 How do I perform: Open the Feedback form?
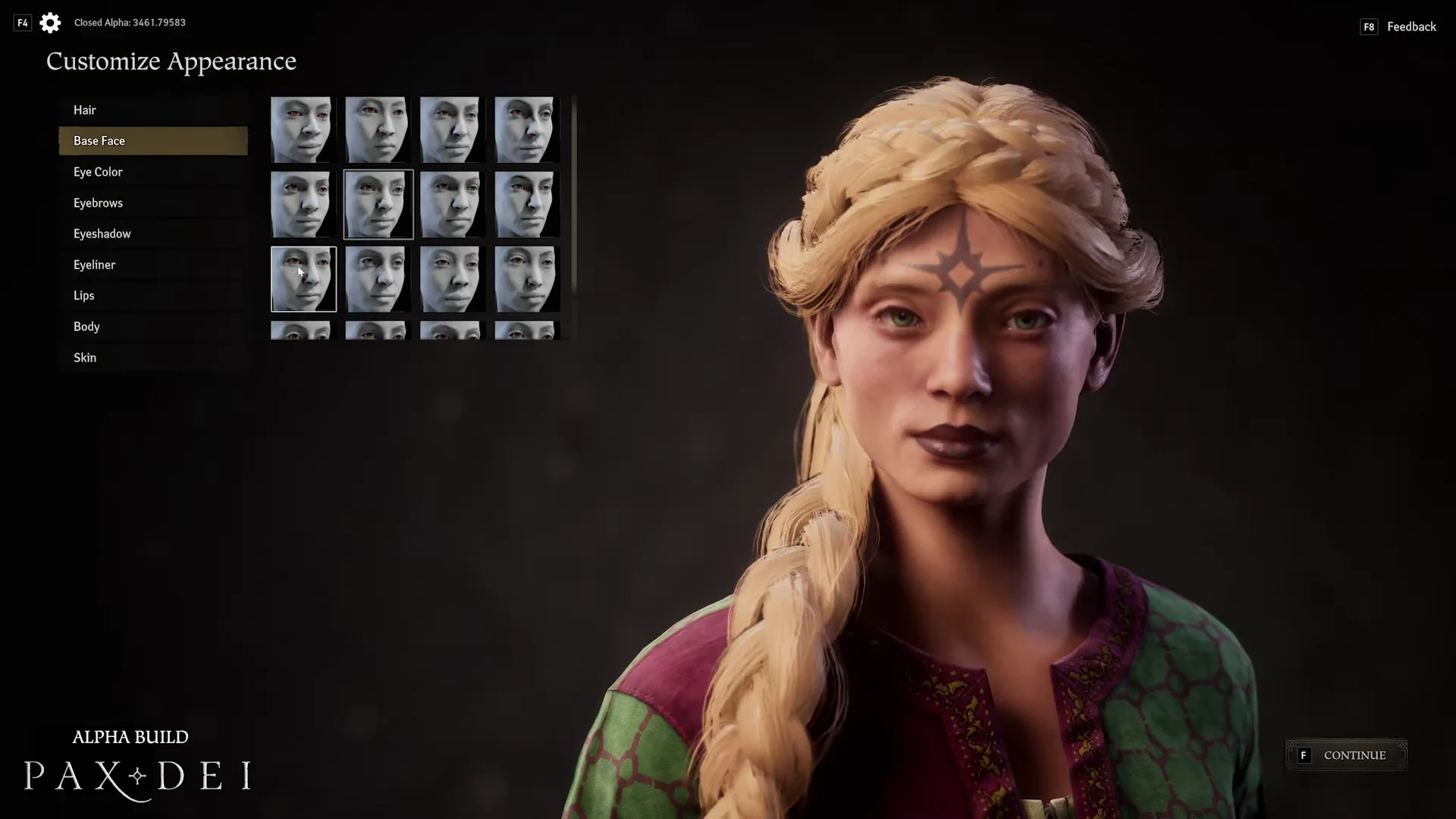click(x=1410, y=27)
